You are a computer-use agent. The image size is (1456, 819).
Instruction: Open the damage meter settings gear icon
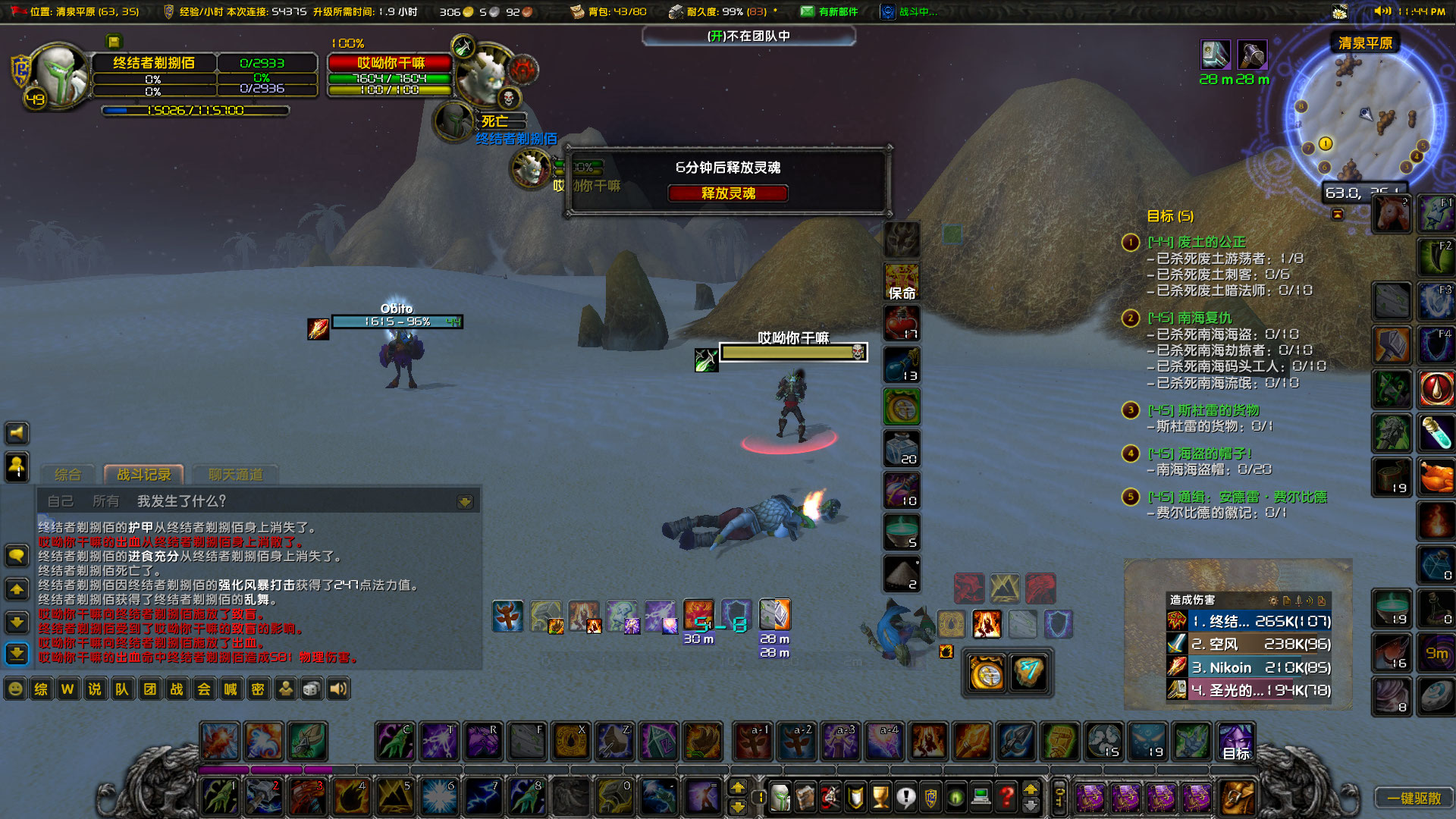click(1274, 601)
